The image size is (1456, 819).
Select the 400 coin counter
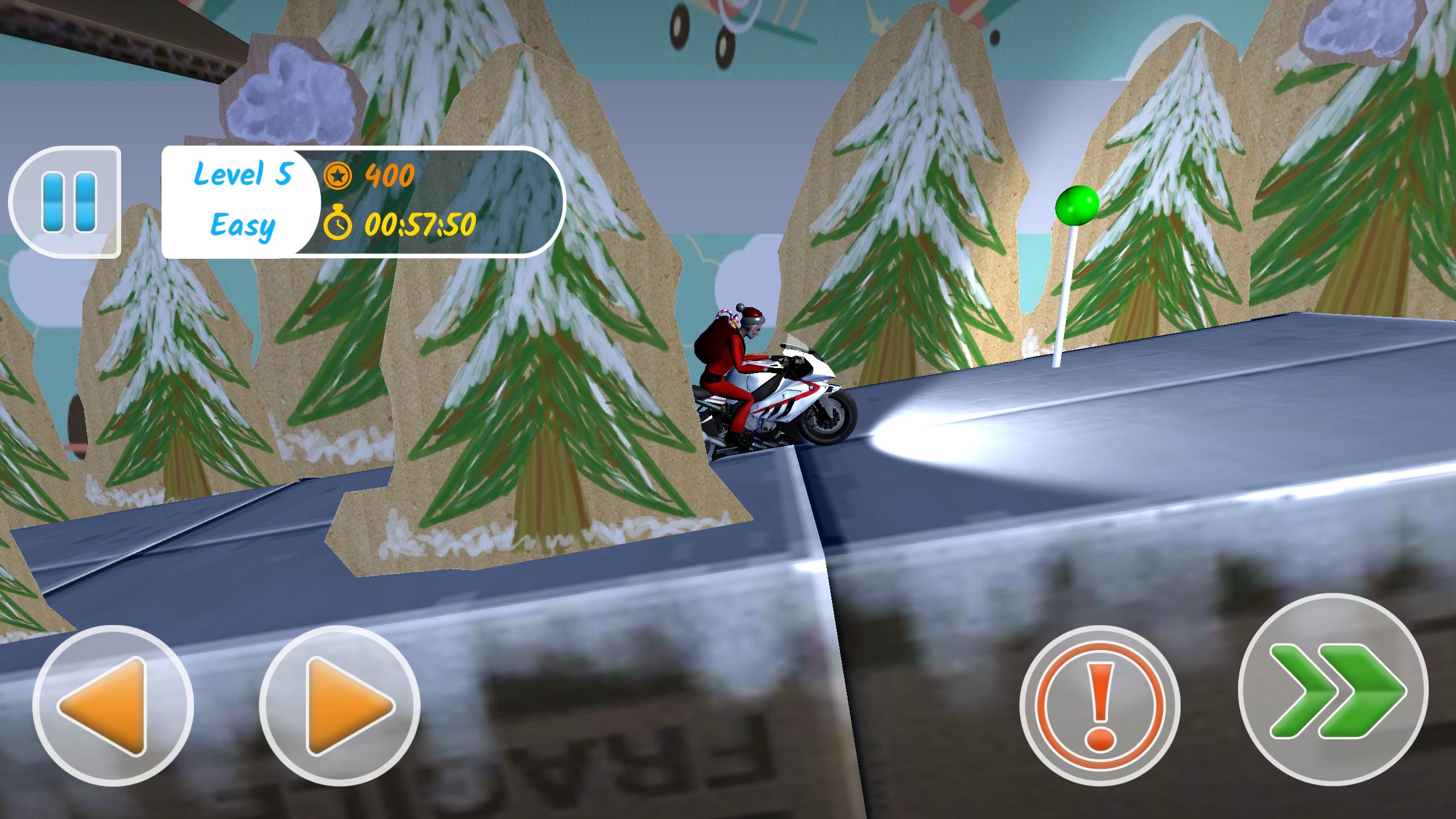(390, 177)
